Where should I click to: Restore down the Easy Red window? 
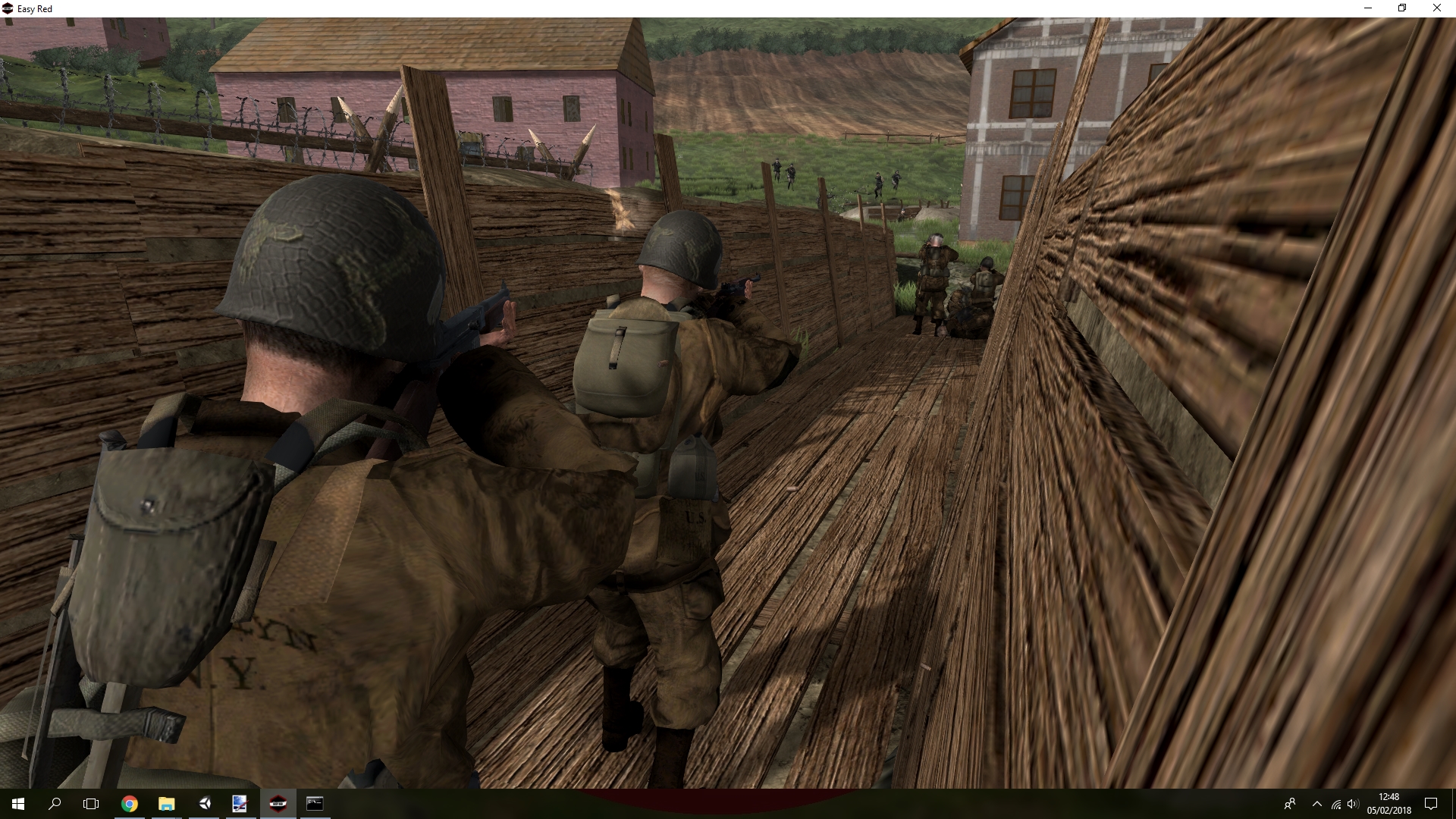click(1402, 8)
